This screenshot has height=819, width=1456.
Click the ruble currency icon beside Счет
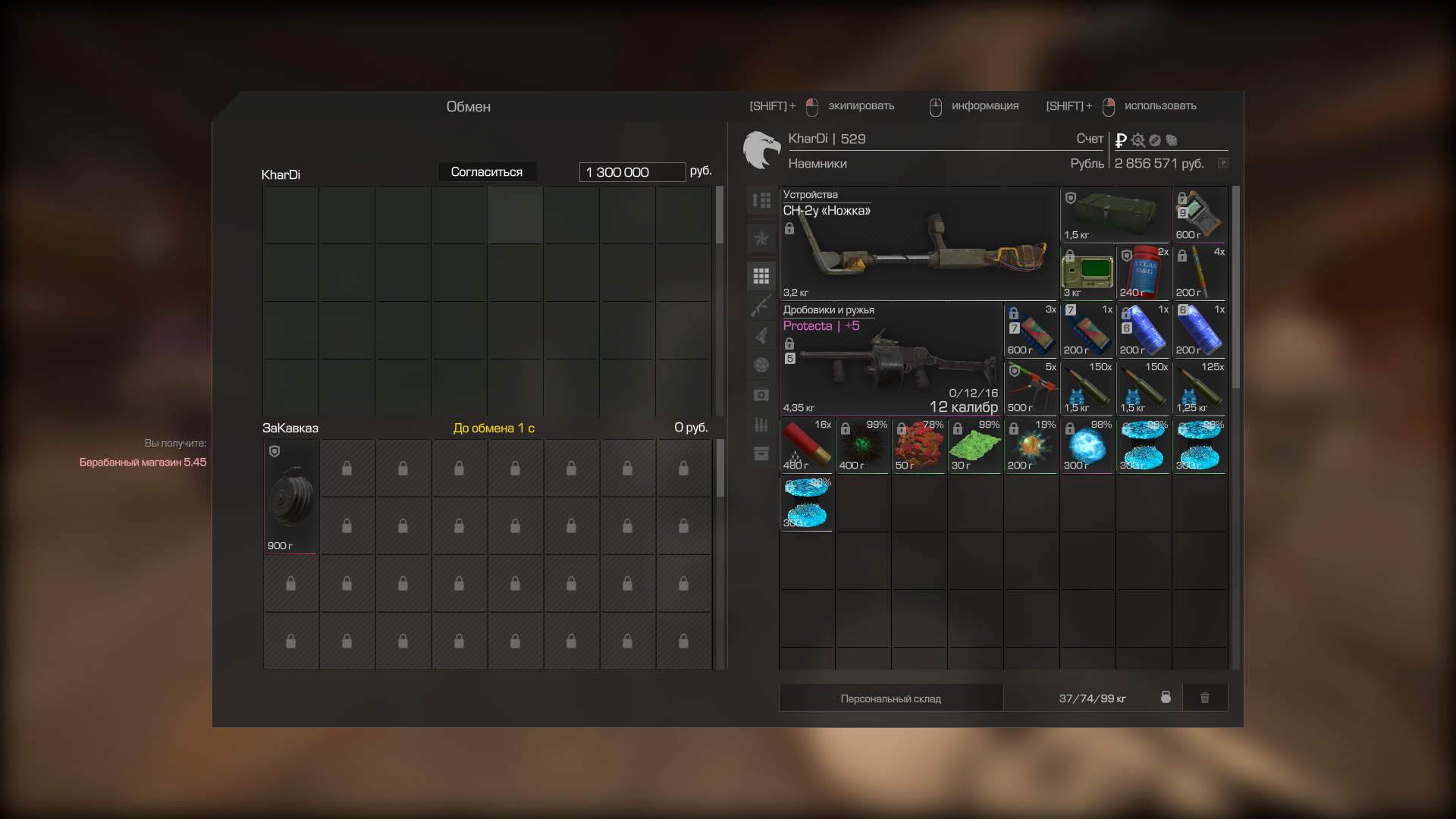coord(1121,140)
